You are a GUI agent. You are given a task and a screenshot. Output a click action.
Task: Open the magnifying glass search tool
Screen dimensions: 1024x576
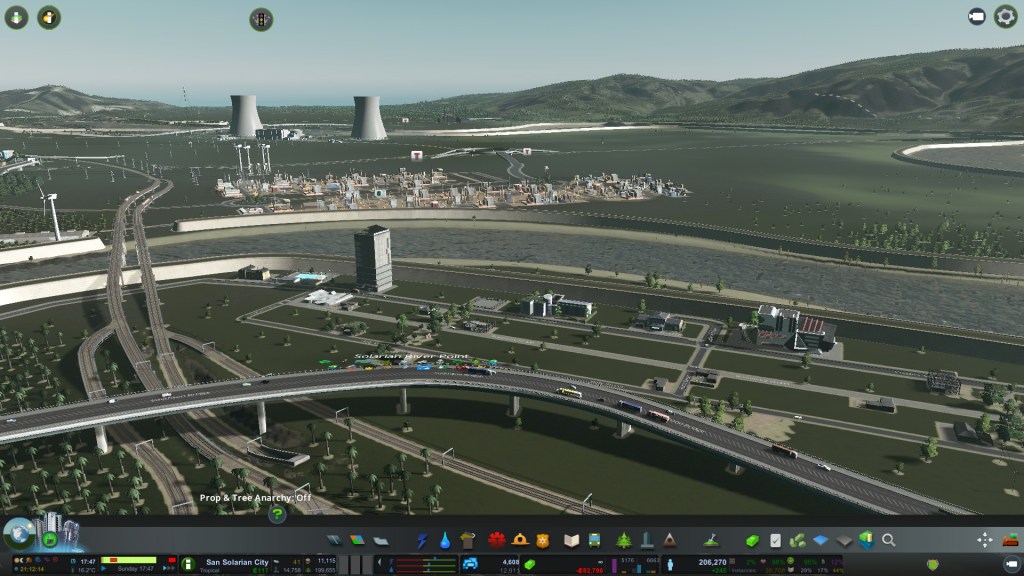click(x=888, y=540)
